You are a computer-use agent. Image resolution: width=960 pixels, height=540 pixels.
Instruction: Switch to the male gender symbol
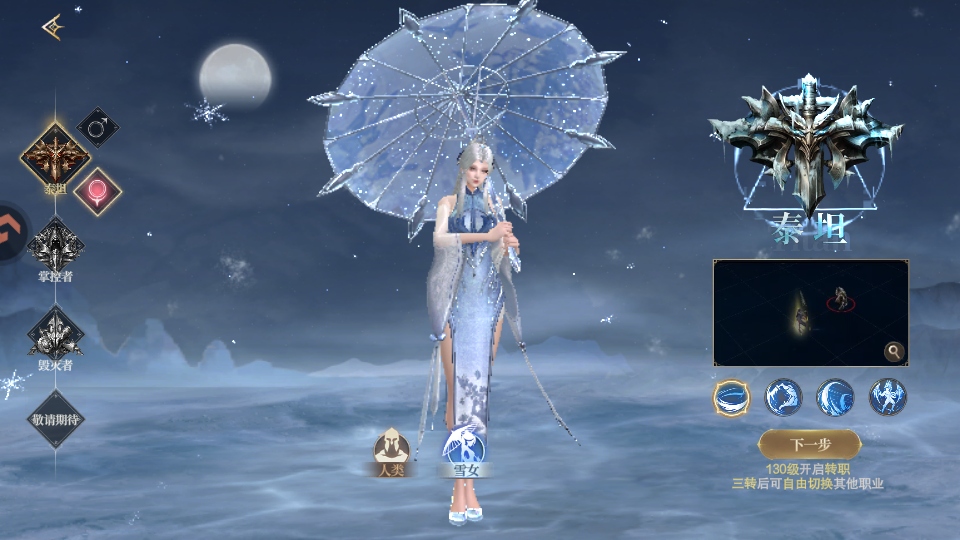point(98,128)
